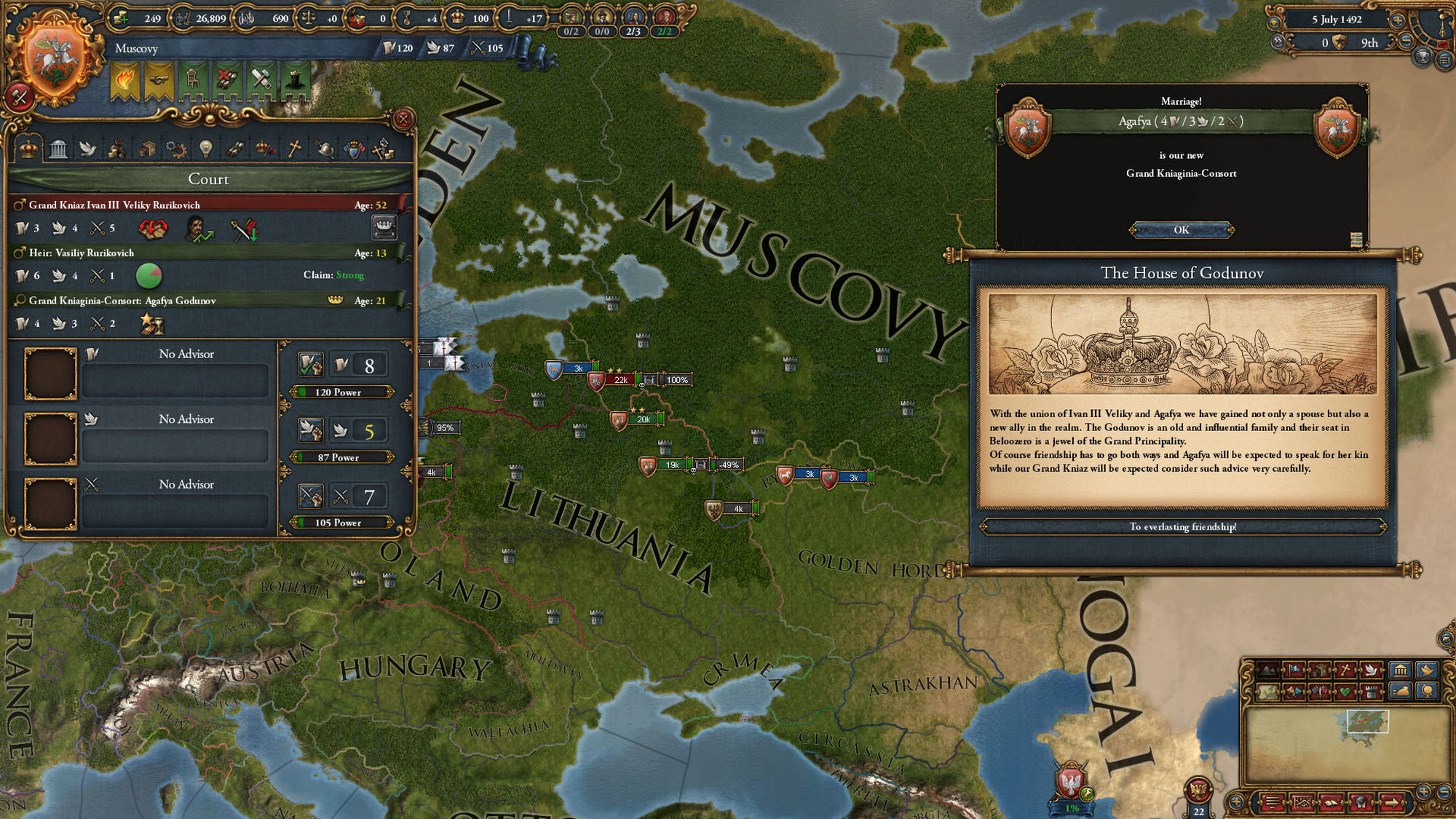This screenshot has height=819, width=1456.
Task: Open the ledger book icon below the minimap
Action: pos(1331,804)
